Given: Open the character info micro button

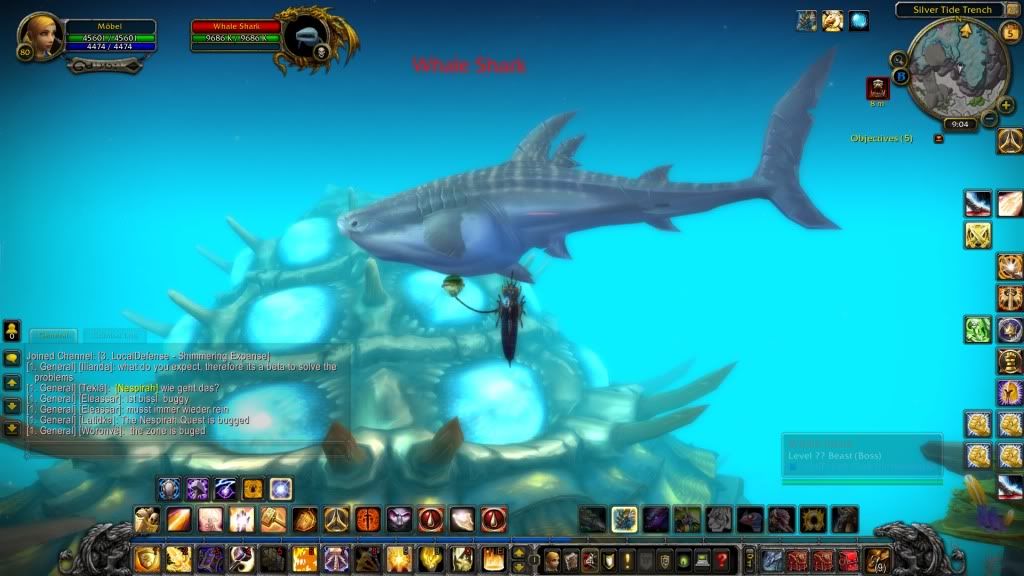Looking at the screenshot, I should click(551, 560).
